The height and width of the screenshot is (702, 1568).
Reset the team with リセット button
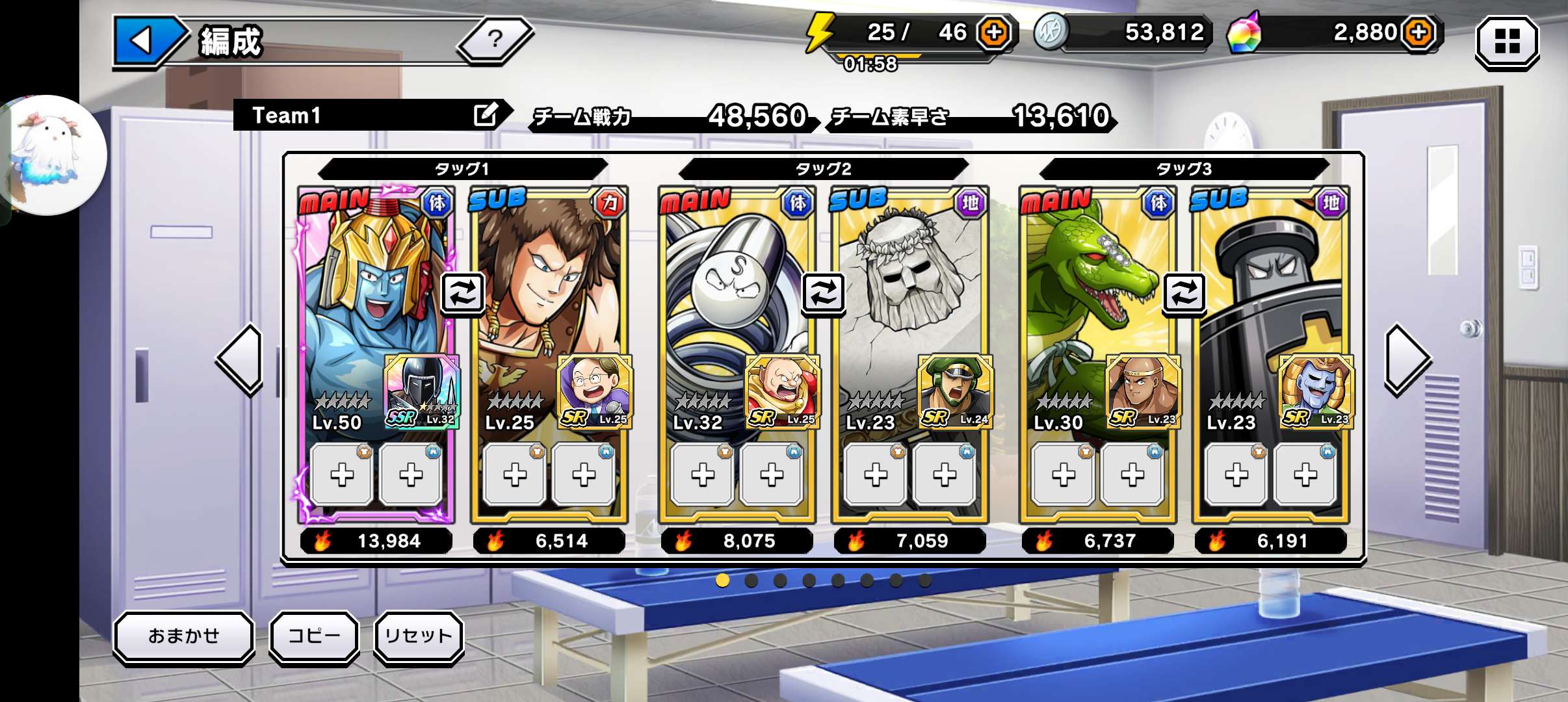pyautogui.click(x=418, y=636)
